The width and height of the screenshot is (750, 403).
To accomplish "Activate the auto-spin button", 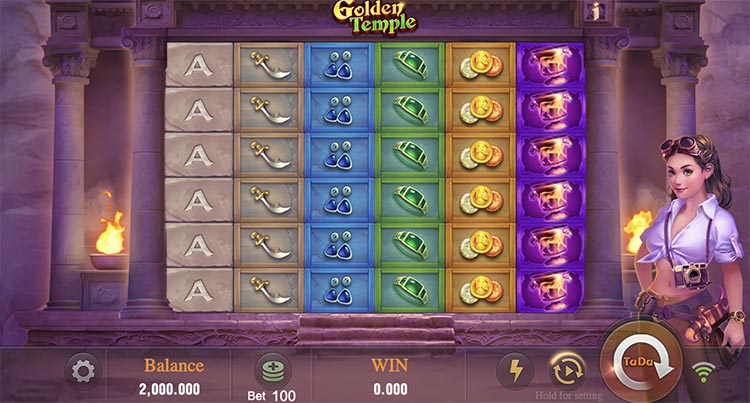I will 567,371.
